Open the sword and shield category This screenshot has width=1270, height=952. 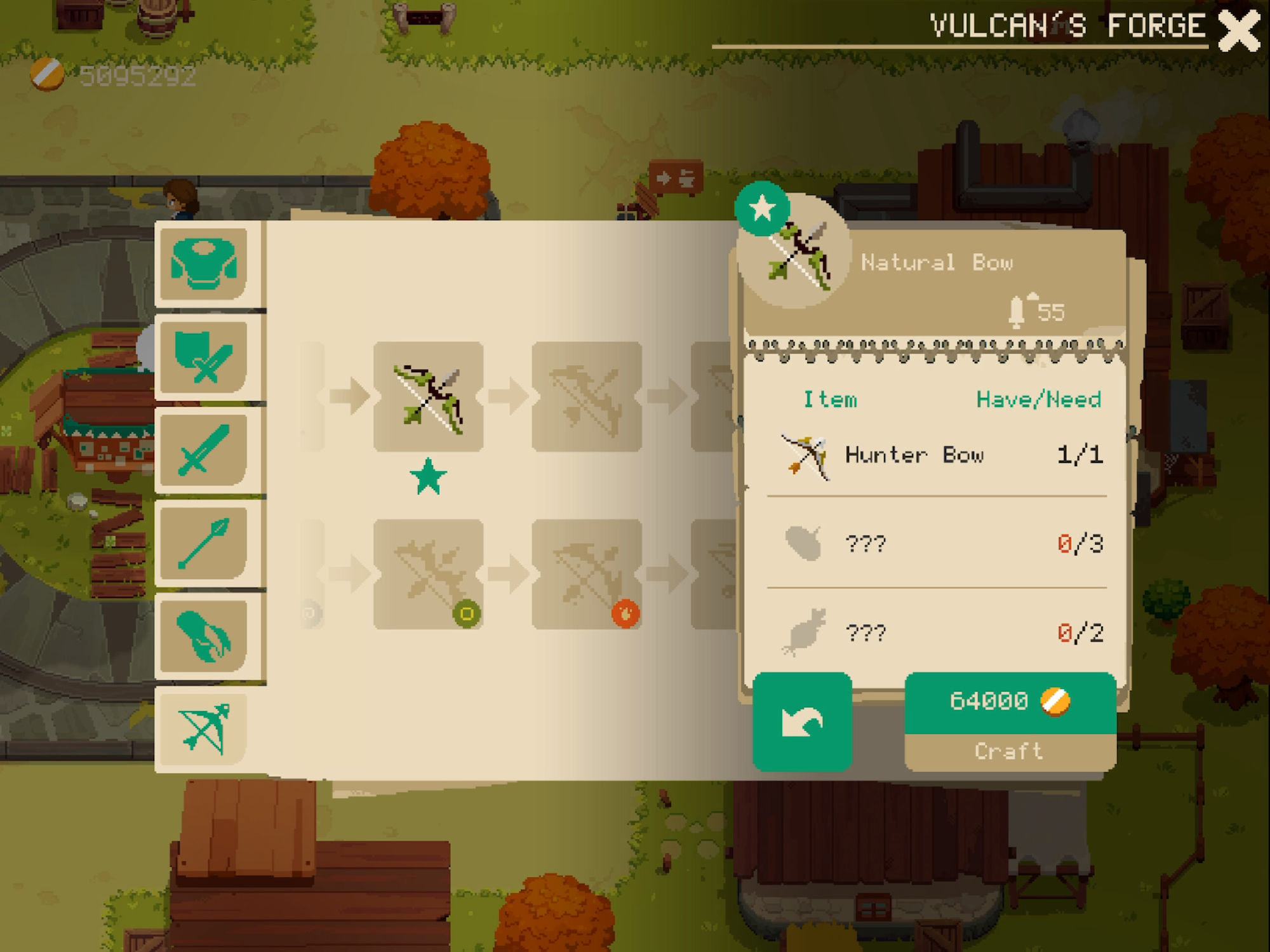coord(204,357)
